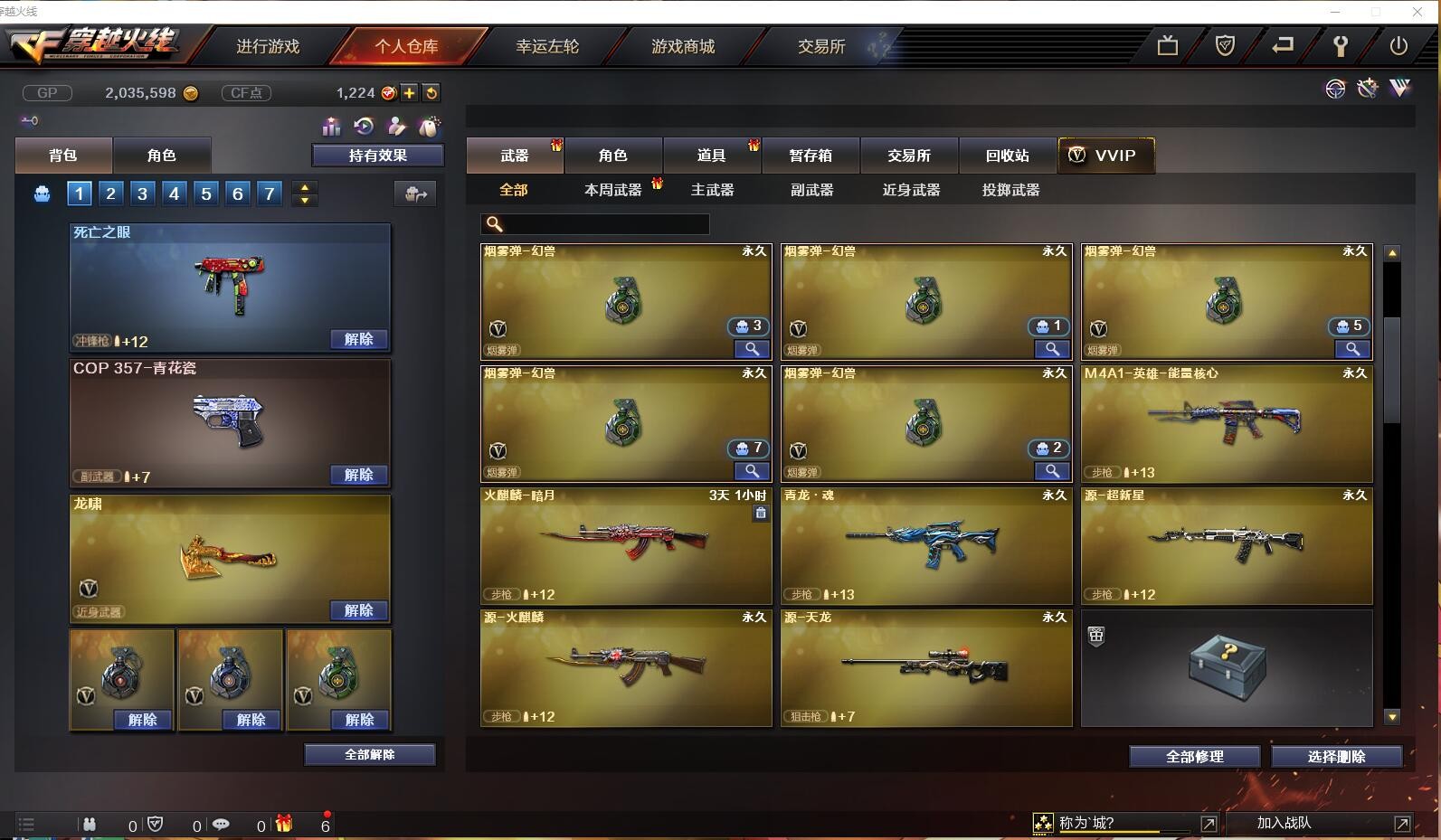Click the backpack export icon below 持有效果
The height and width of the screenshot is (840, 1441).
(x=415, y=193)
